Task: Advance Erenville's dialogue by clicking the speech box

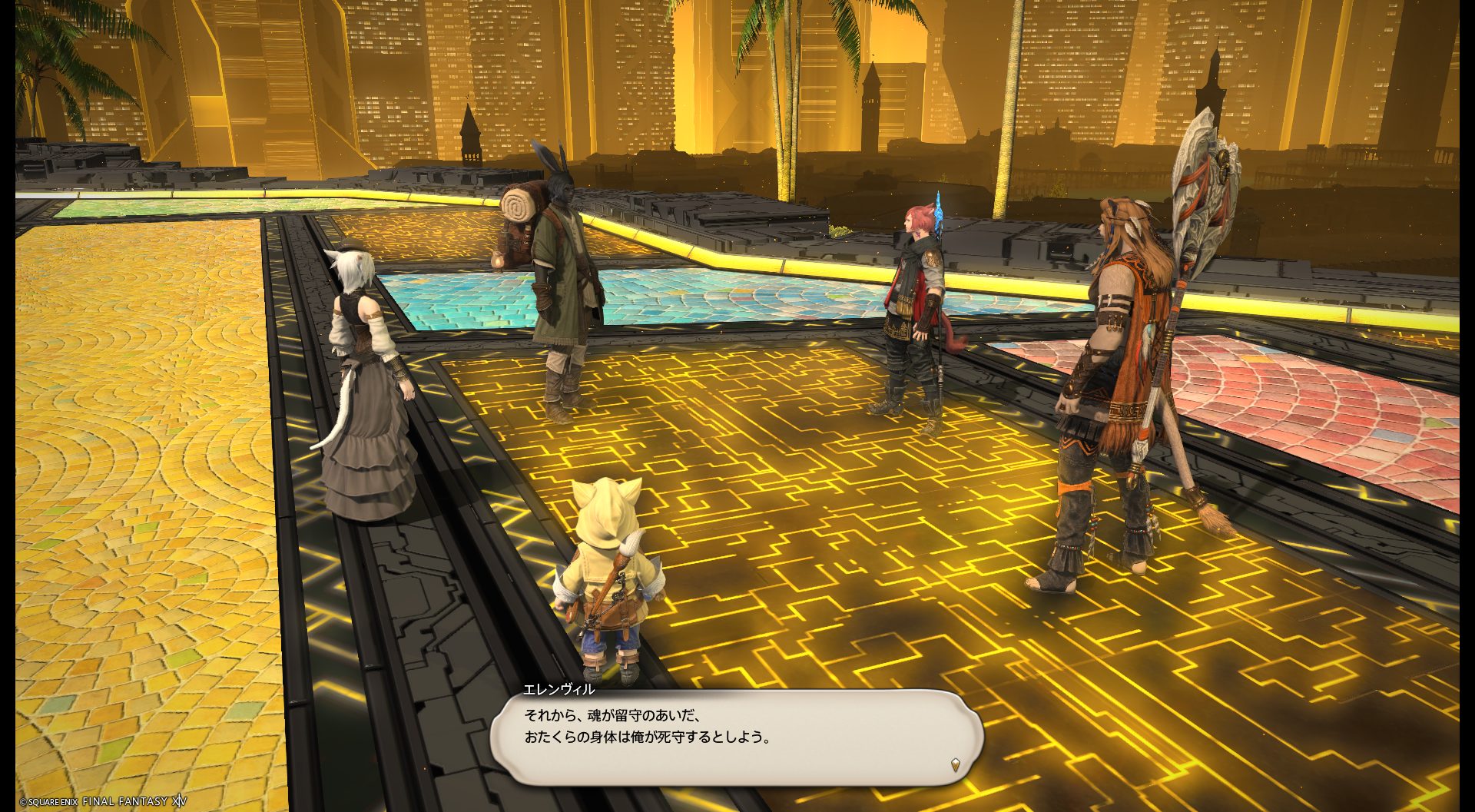Action: [736, 736]
